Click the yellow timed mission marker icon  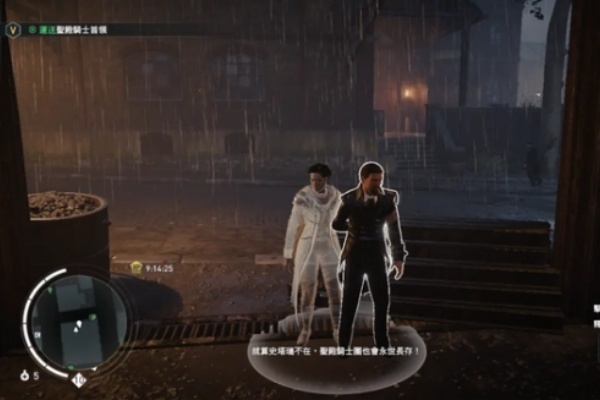tap(136, 267)
